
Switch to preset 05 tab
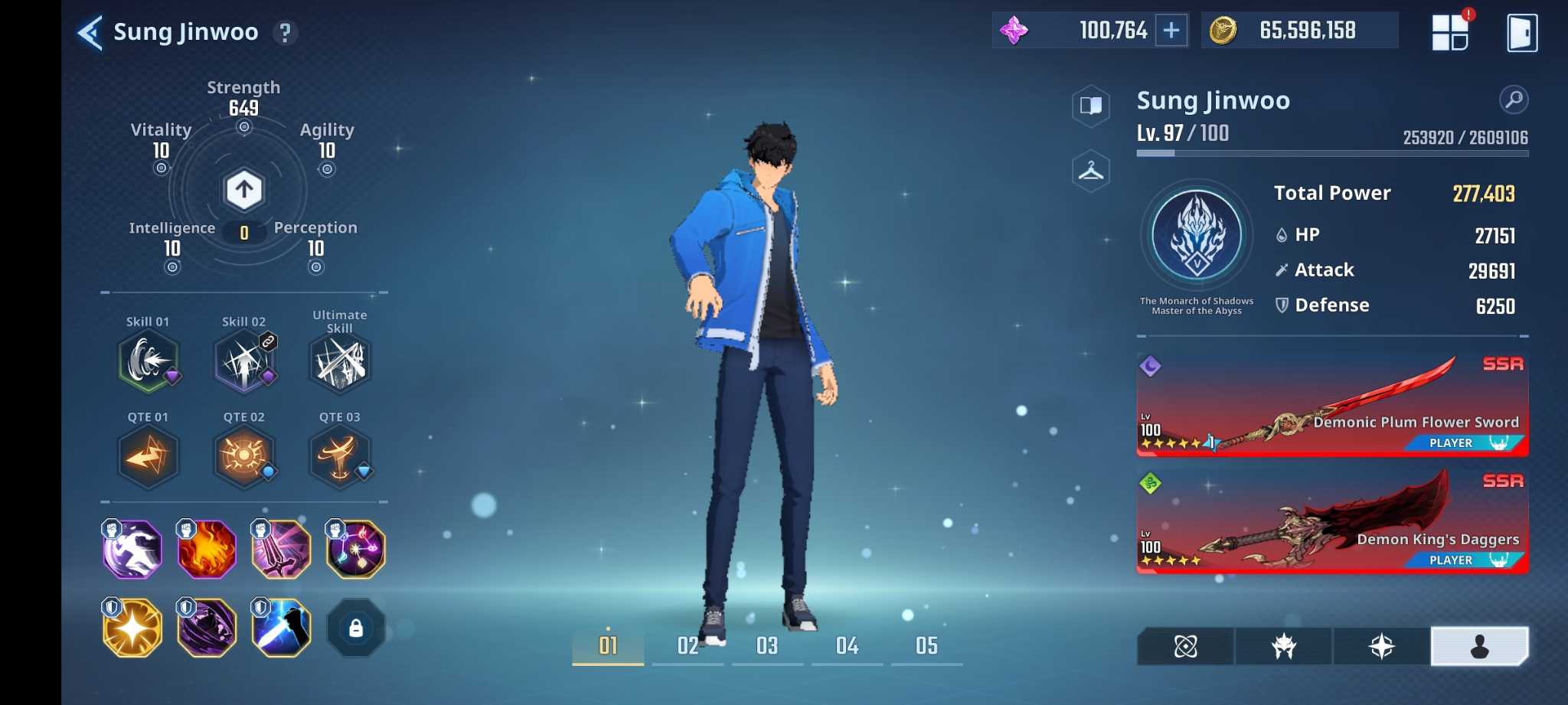[x=926, y=646]
